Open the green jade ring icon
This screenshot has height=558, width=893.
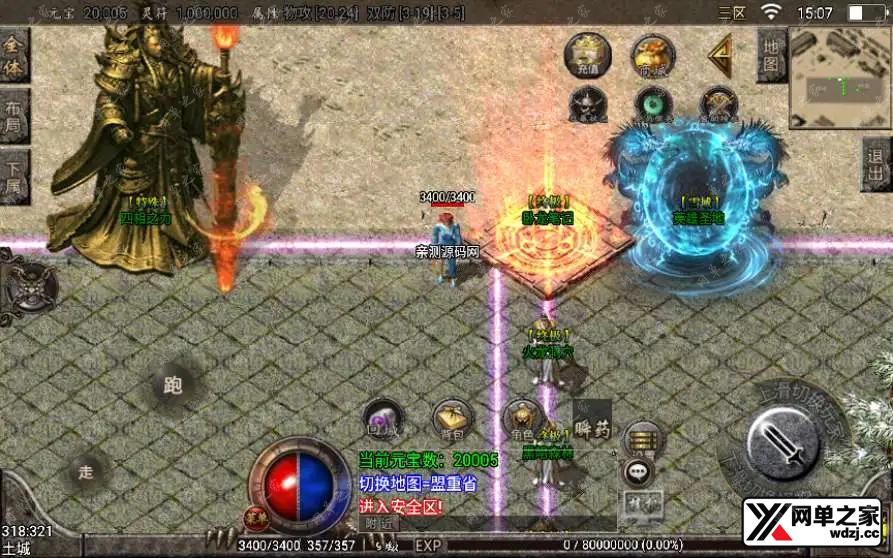[x=653, y=104]
